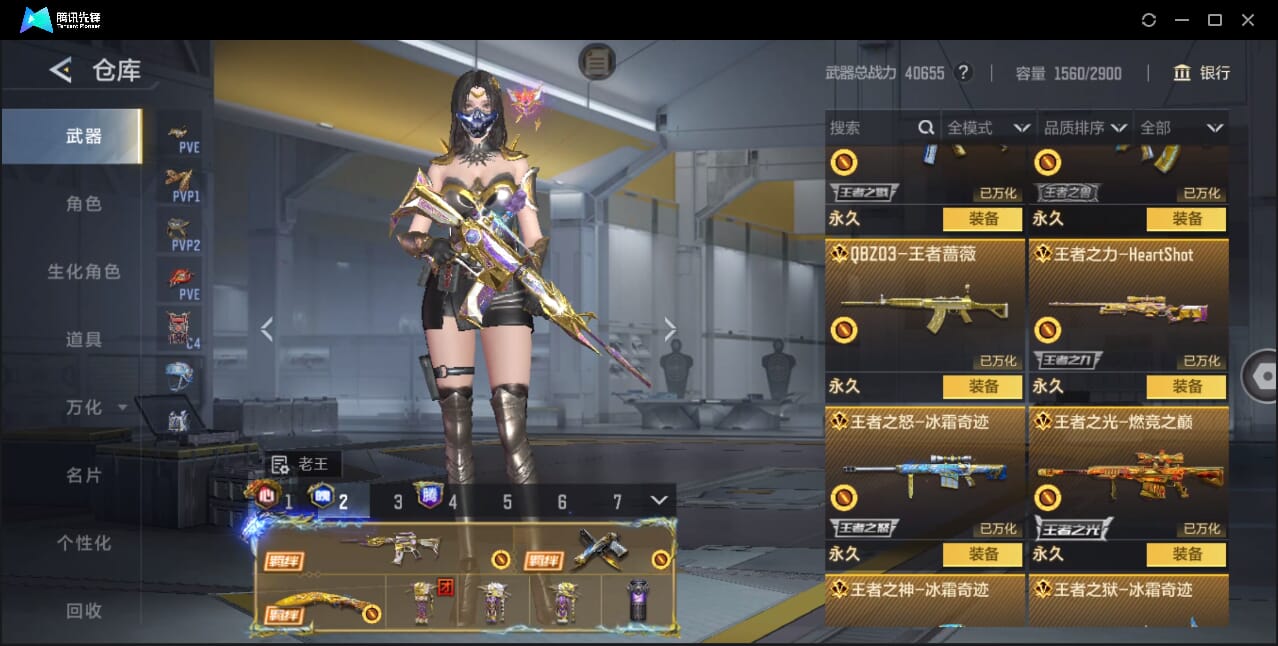
Task: Open the 角色 category
Action: (x=84, y=204)
